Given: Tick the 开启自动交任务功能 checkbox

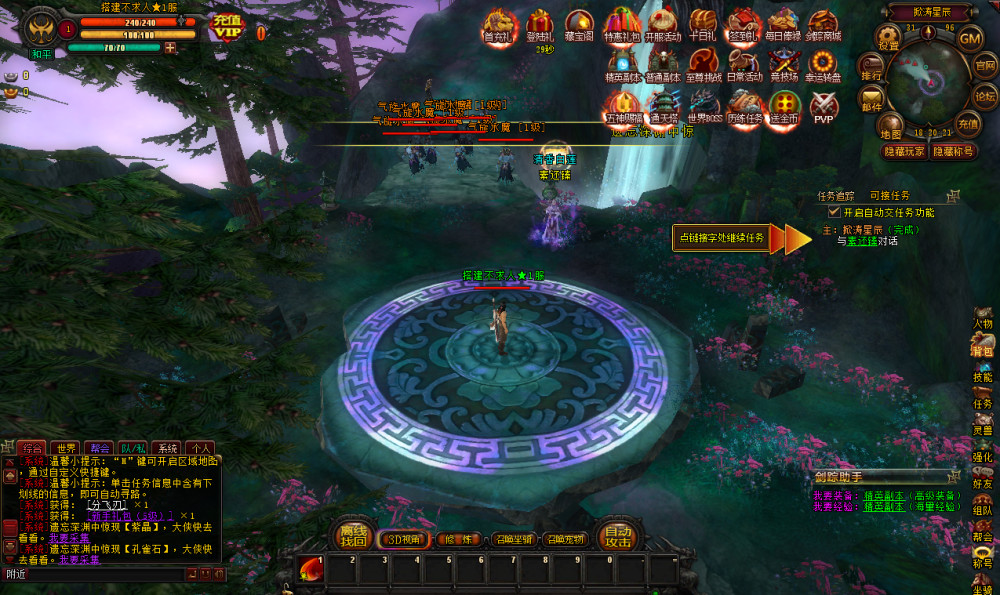Looking at the screenshot, I should tap(834, 212).
